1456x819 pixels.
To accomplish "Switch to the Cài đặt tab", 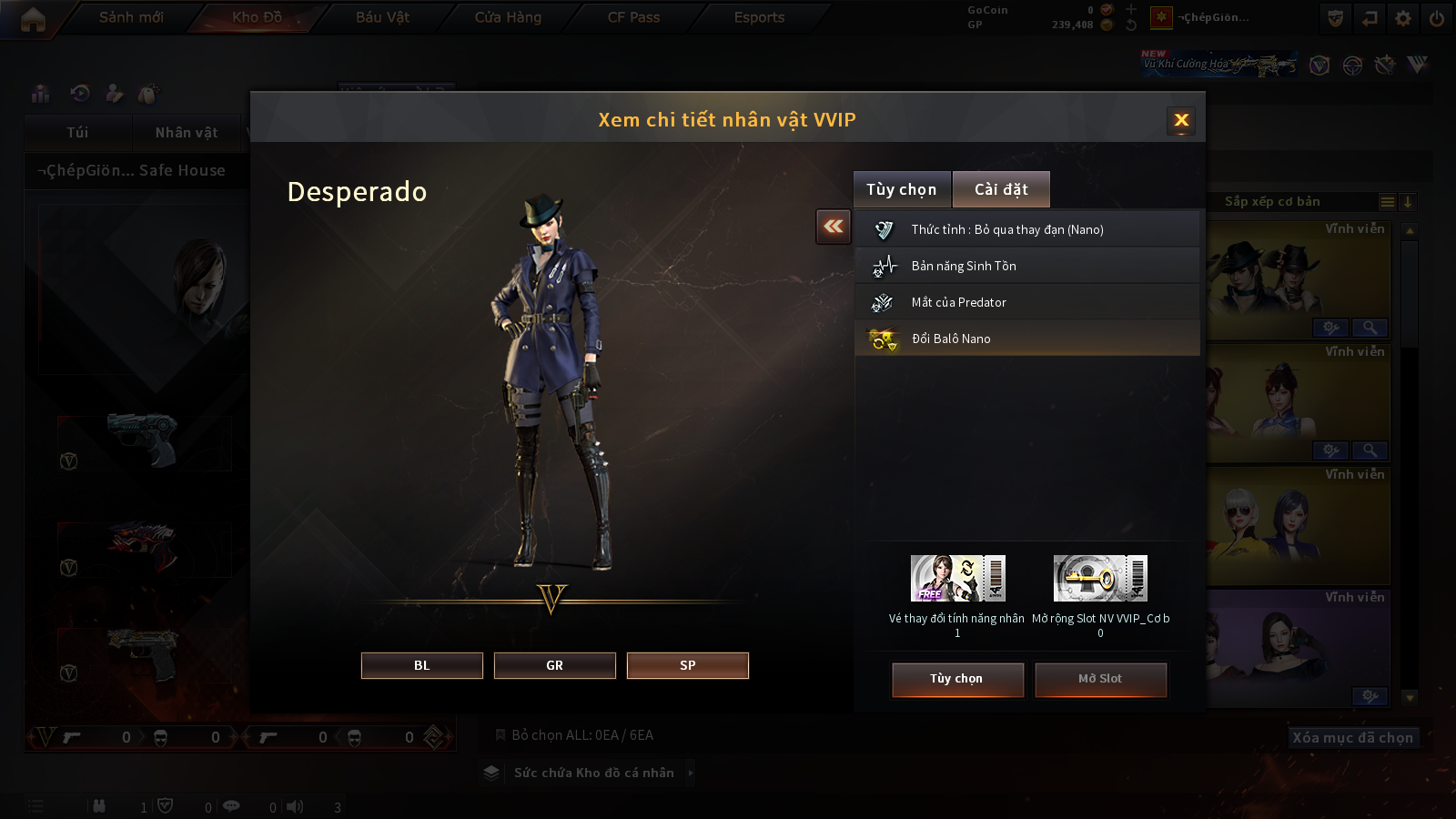I will coord(1001,189).
